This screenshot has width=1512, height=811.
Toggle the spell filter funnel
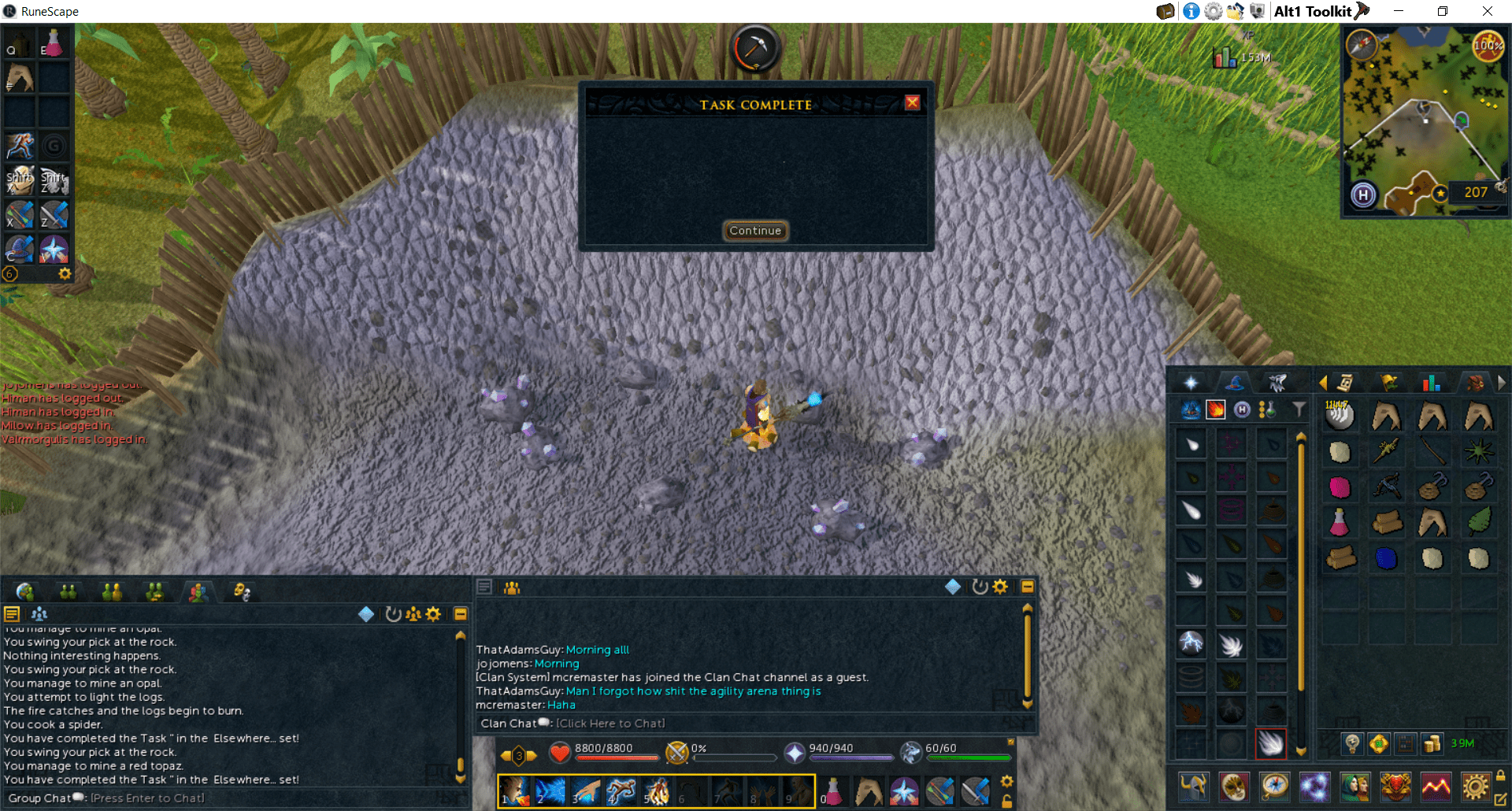(x=1299, y=409)
